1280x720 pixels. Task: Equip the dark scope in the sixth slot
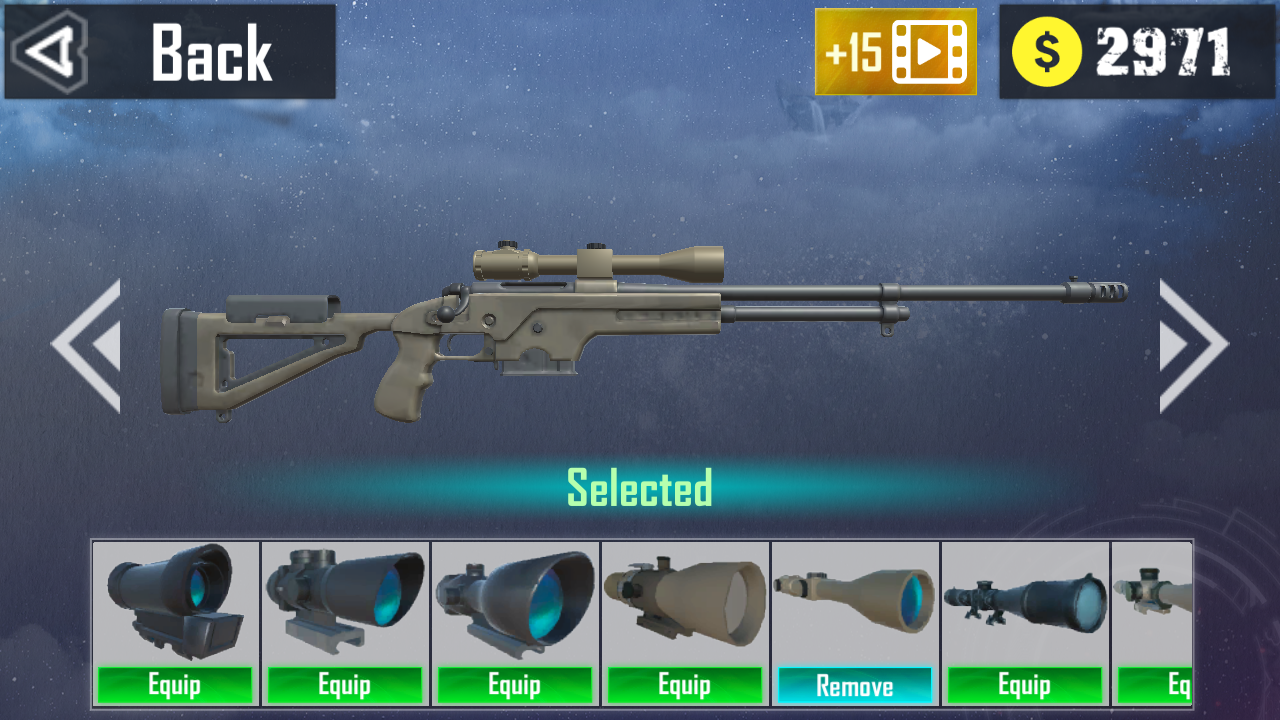1024,686
